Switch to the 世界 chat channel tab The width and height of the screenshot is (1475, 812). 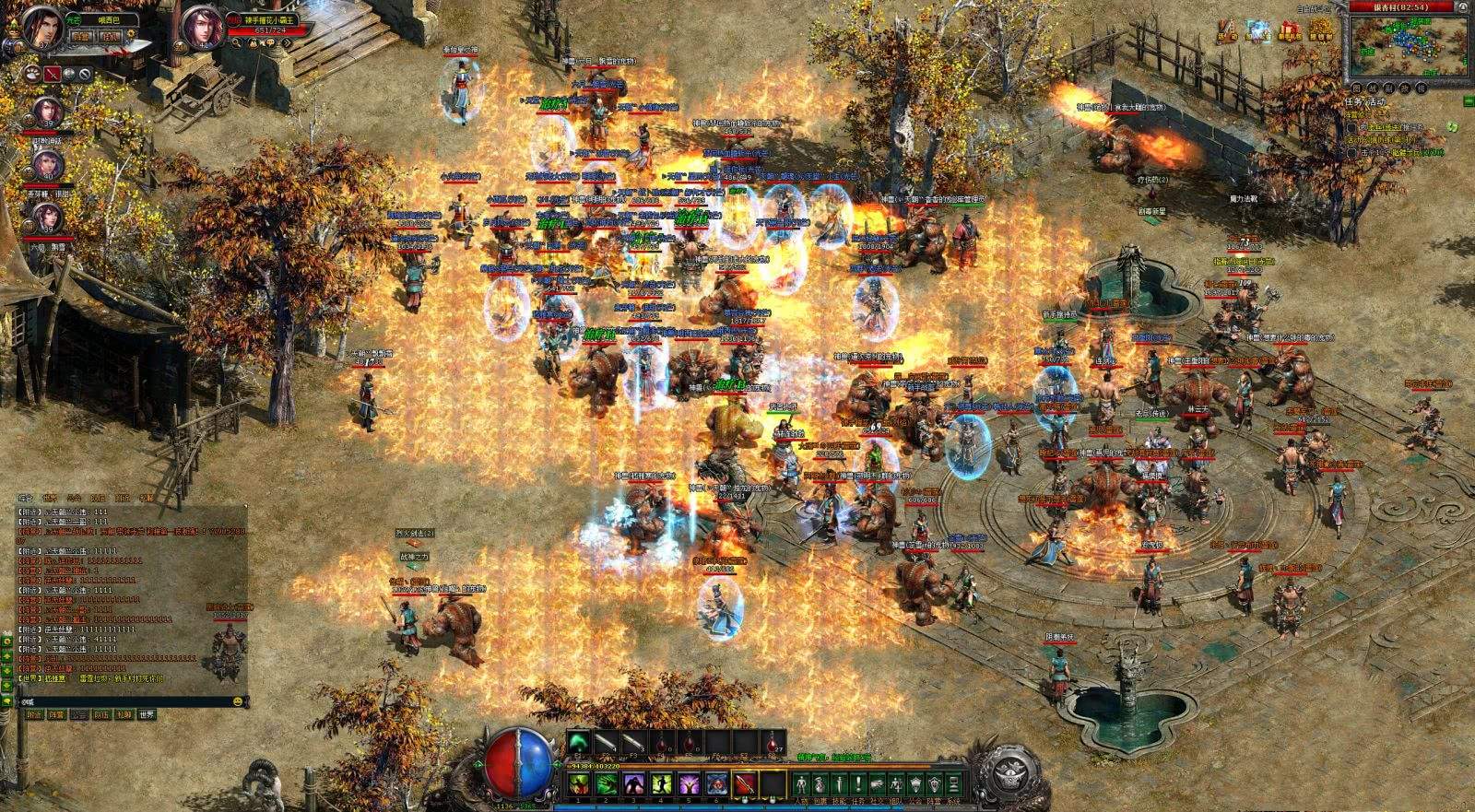click(147, 714)
